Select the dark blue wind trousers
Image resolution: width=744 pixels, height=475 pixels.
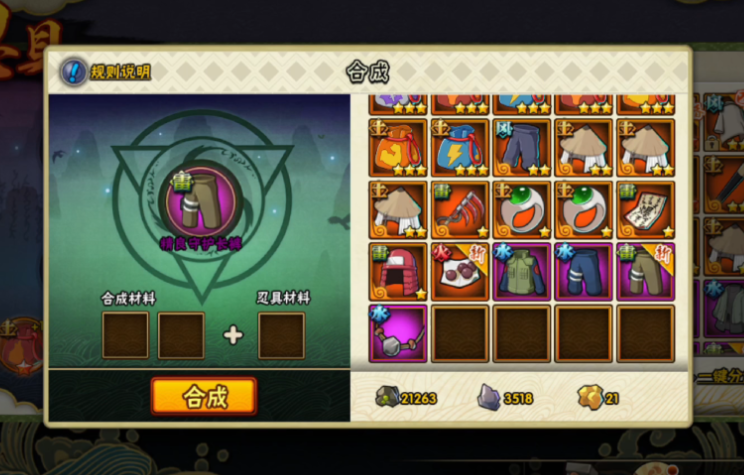[x=522, y=148]
